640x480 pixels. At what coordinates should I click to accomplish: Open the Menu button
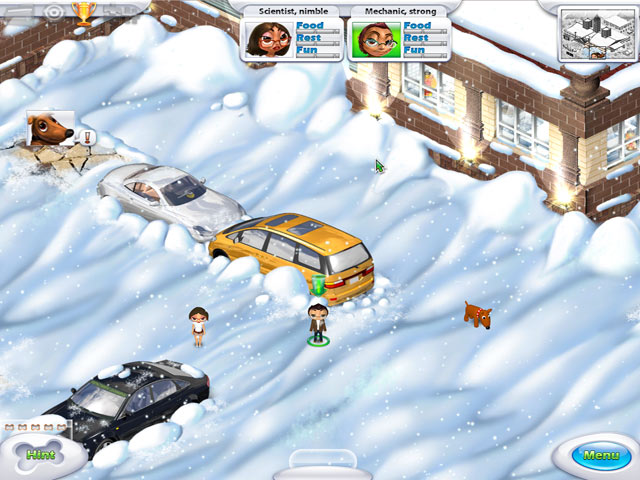602,456
